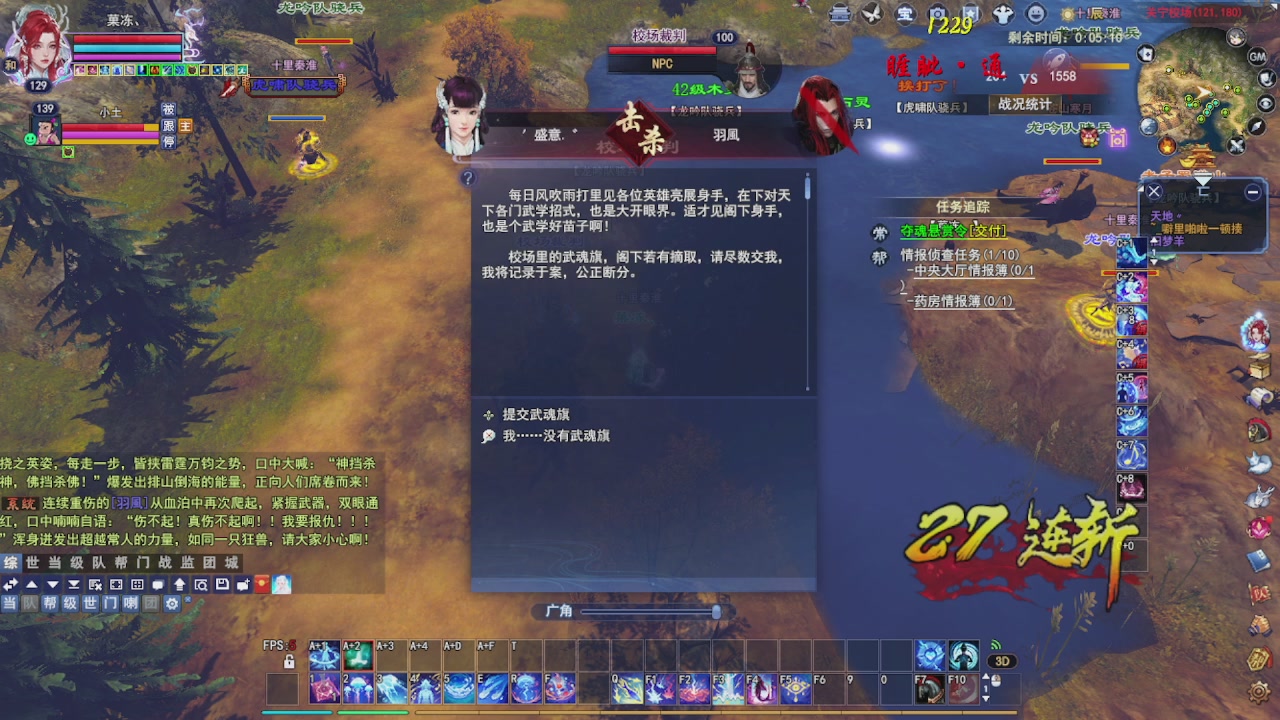The width and height of the screenshot is (1280, 720).
Task: Click the save chat record disk icon
Action: (x=222, y=583)
